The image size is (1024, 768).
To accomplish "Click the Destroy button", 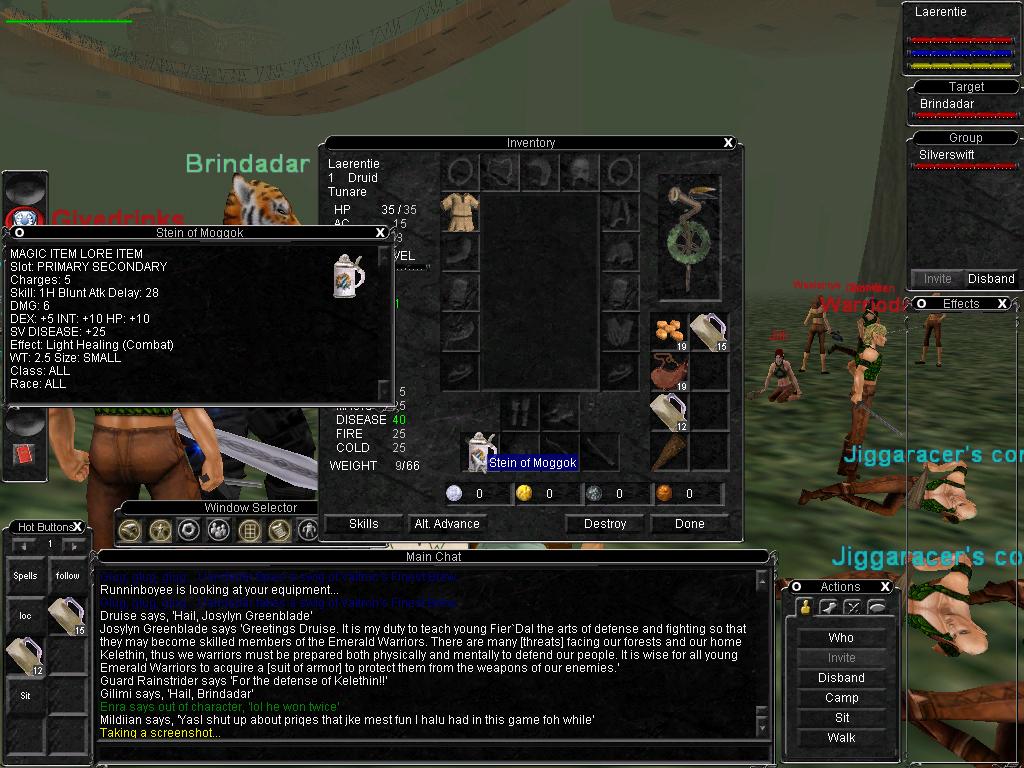I will [604, 524].
